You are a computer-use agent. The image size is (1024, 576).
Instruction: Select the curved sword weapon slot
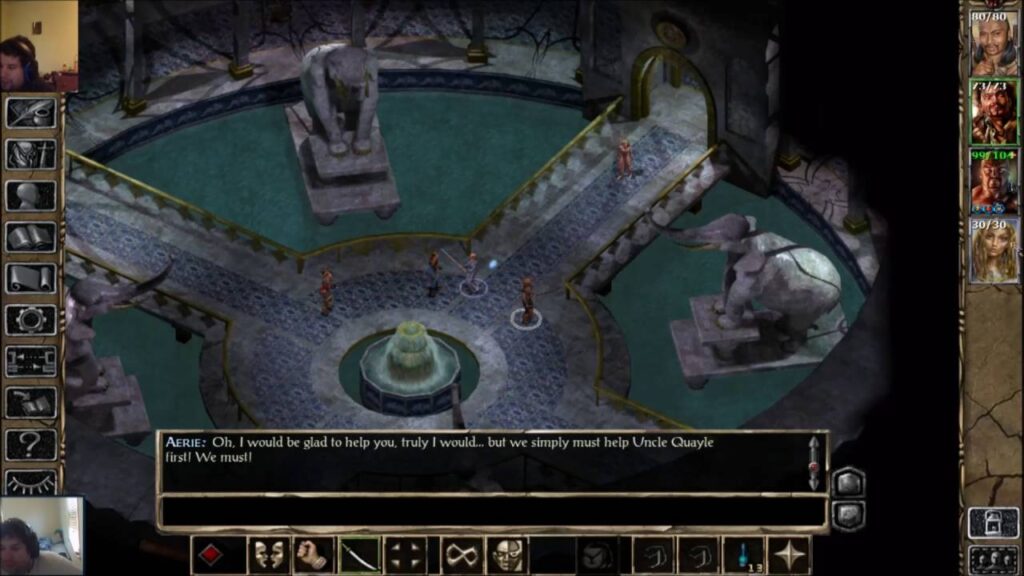click(359, 555)
